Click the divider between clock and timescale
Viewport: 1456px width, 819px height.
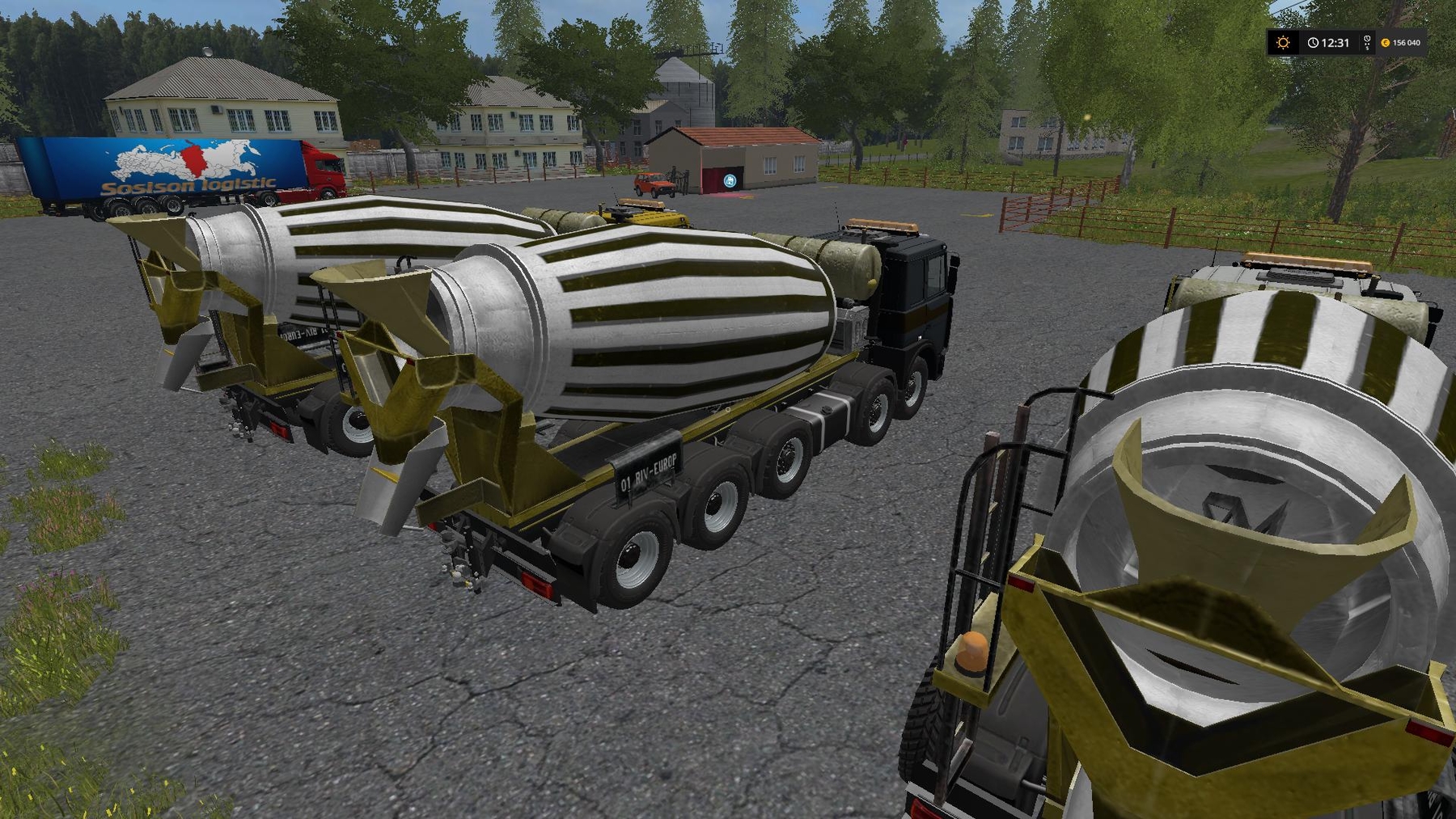point(1359,42)
